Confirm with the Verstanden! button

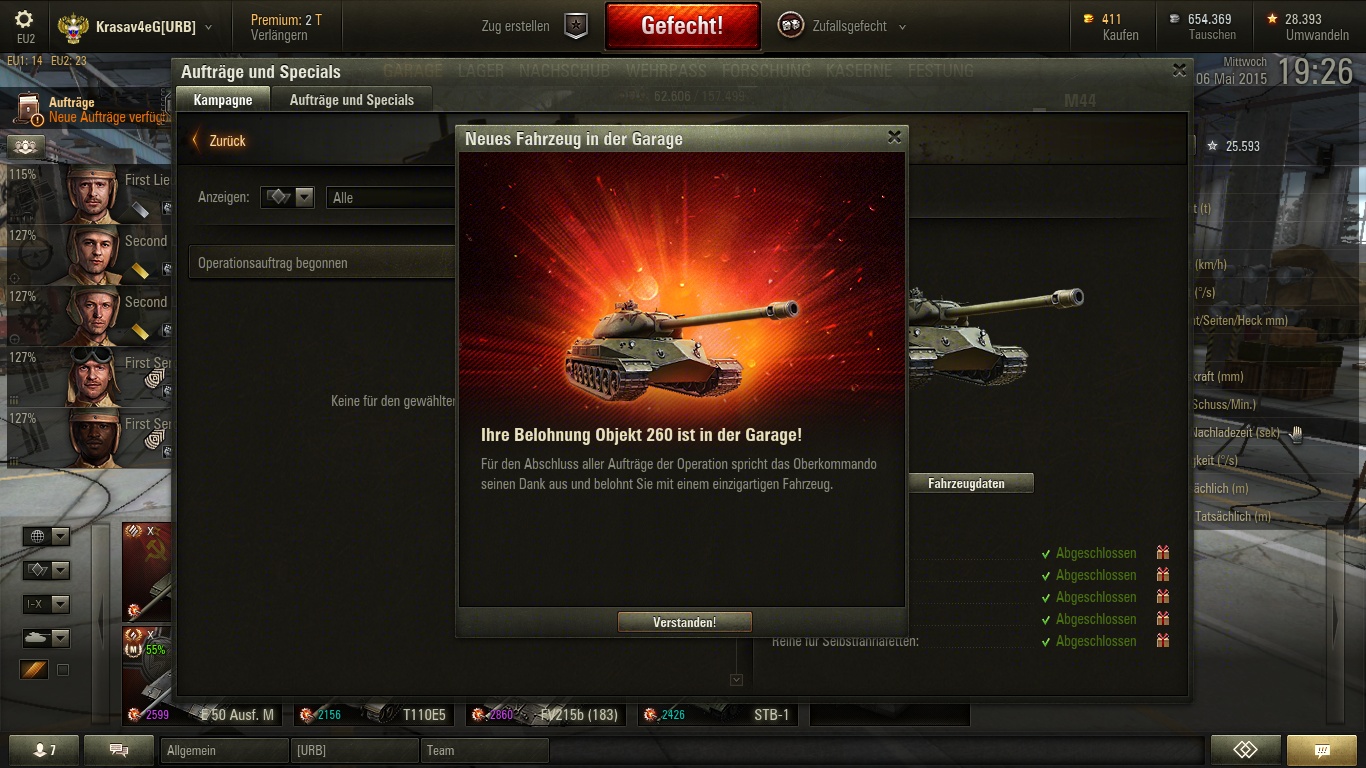point(684,622)
